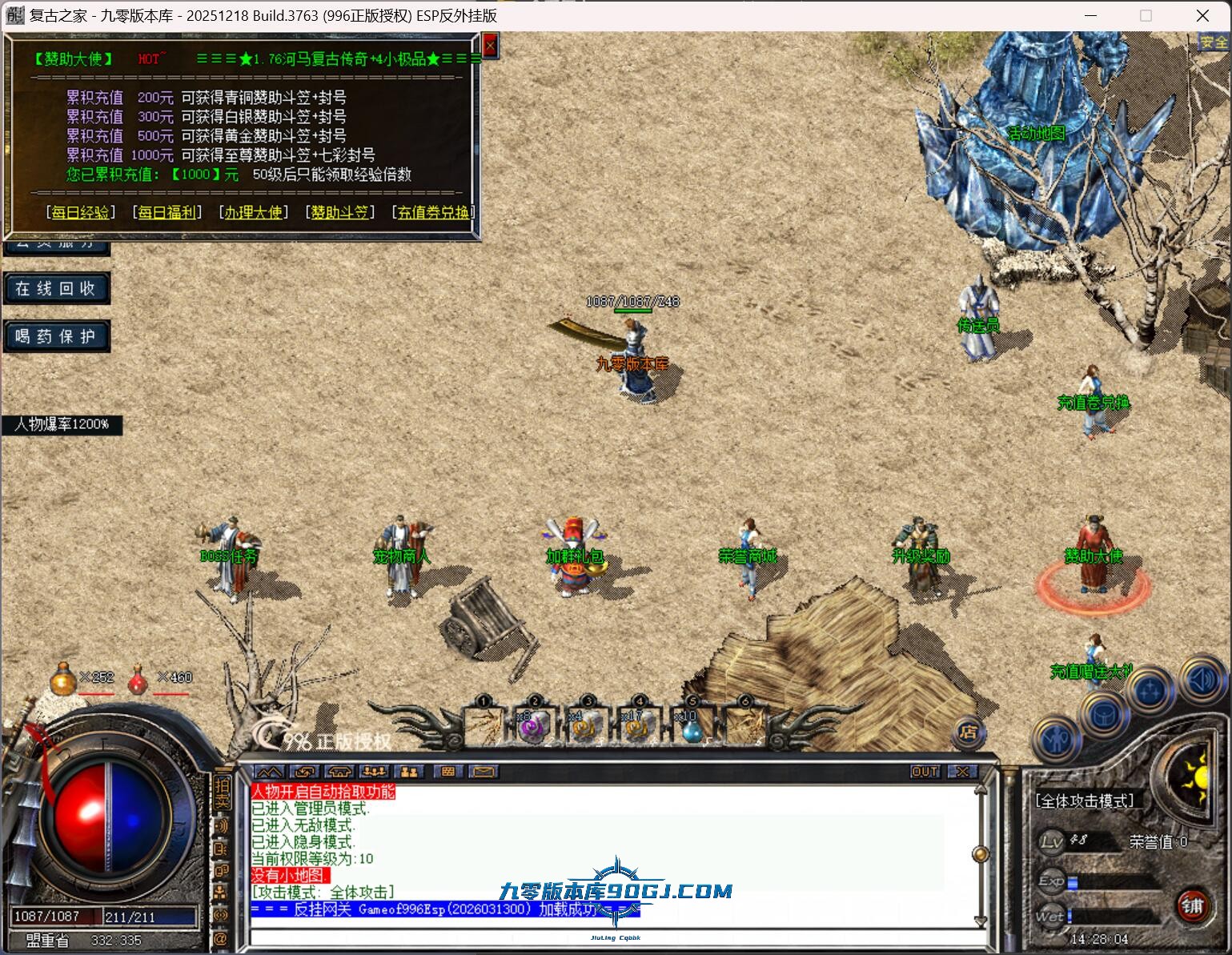1232x955 pixels.
Task: Open the 在线回收 online recycle button
Action: pos(56,288)
